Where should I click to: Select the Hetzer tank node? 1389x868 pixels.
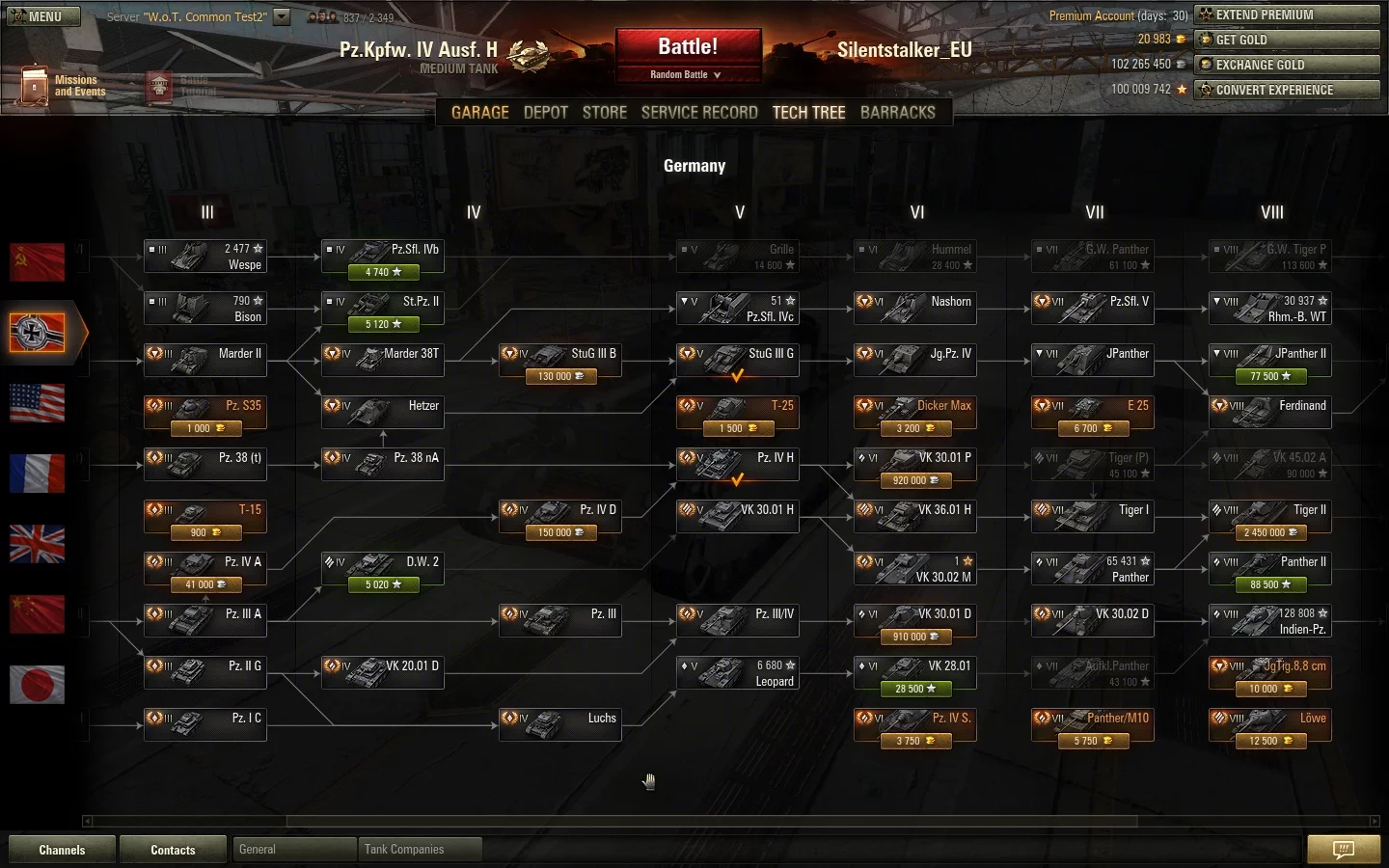pos(382,412)
